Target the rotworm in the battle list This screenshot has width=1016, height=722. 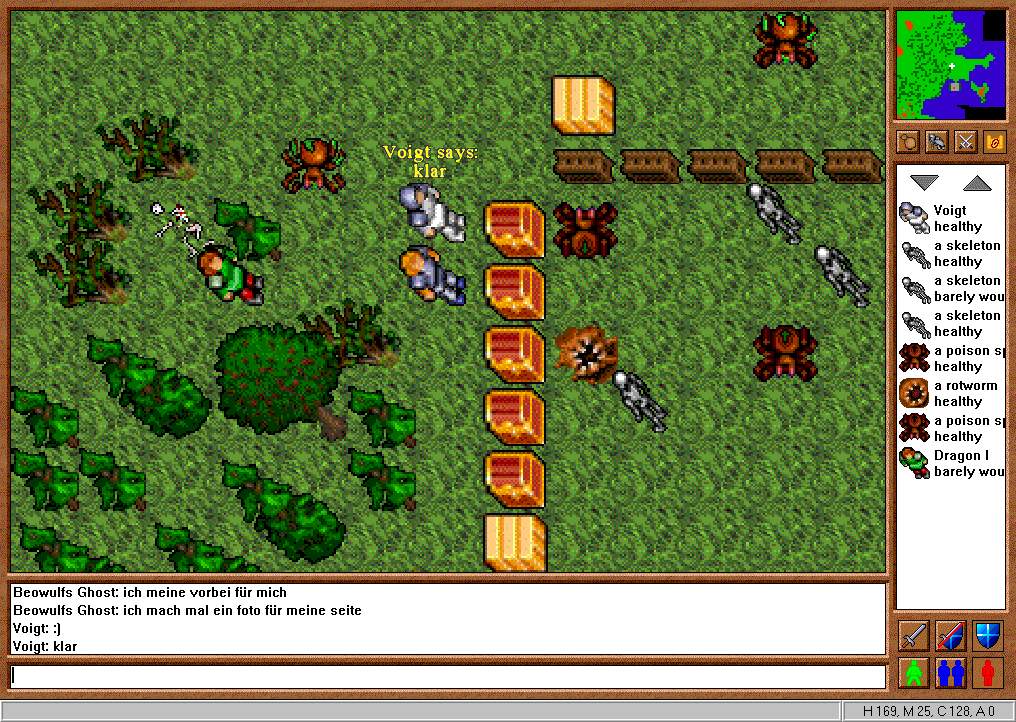pyautogui.click(x=950, y=393)
